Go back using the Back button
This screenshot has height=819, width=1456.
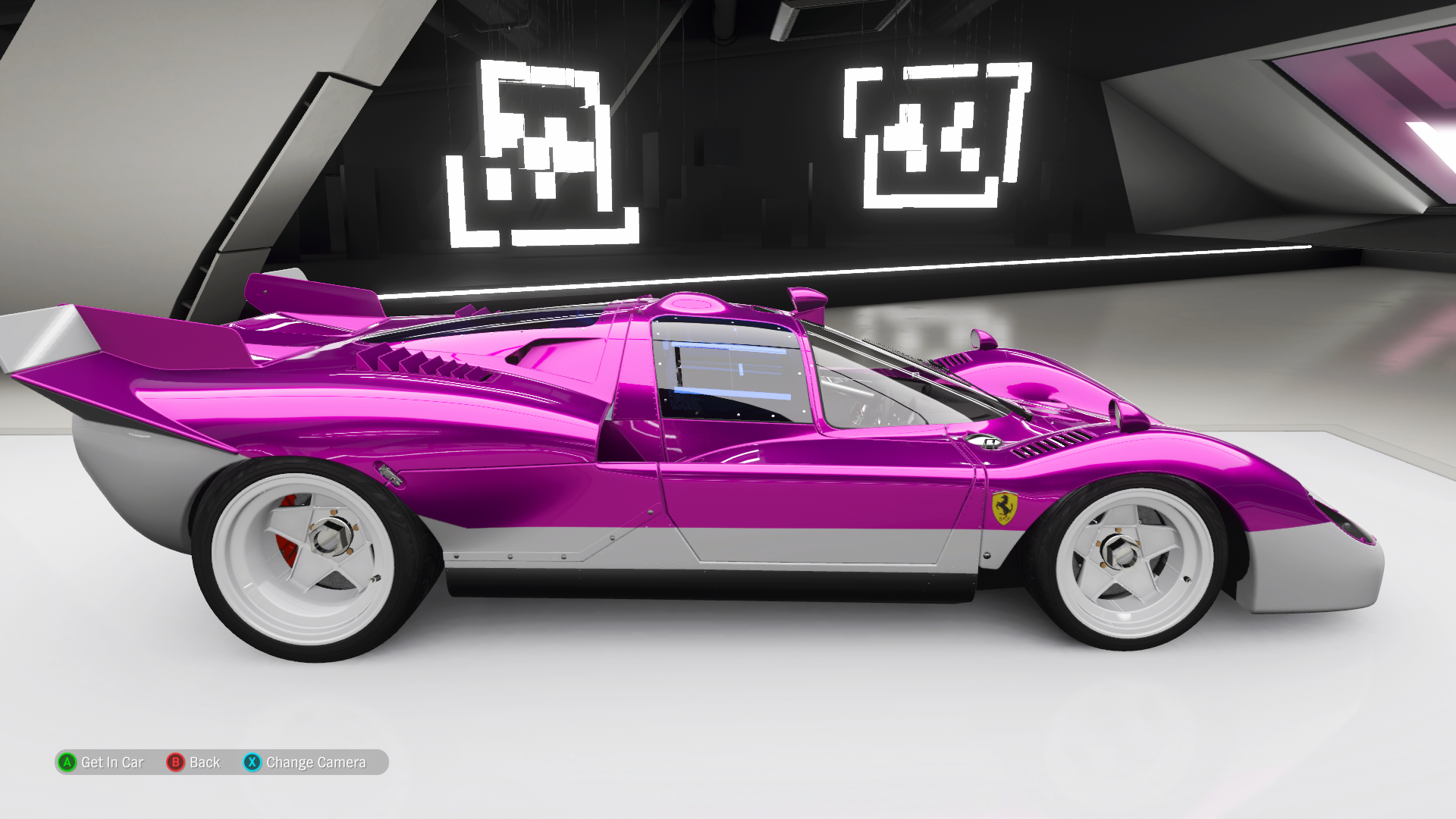[194, 762]
